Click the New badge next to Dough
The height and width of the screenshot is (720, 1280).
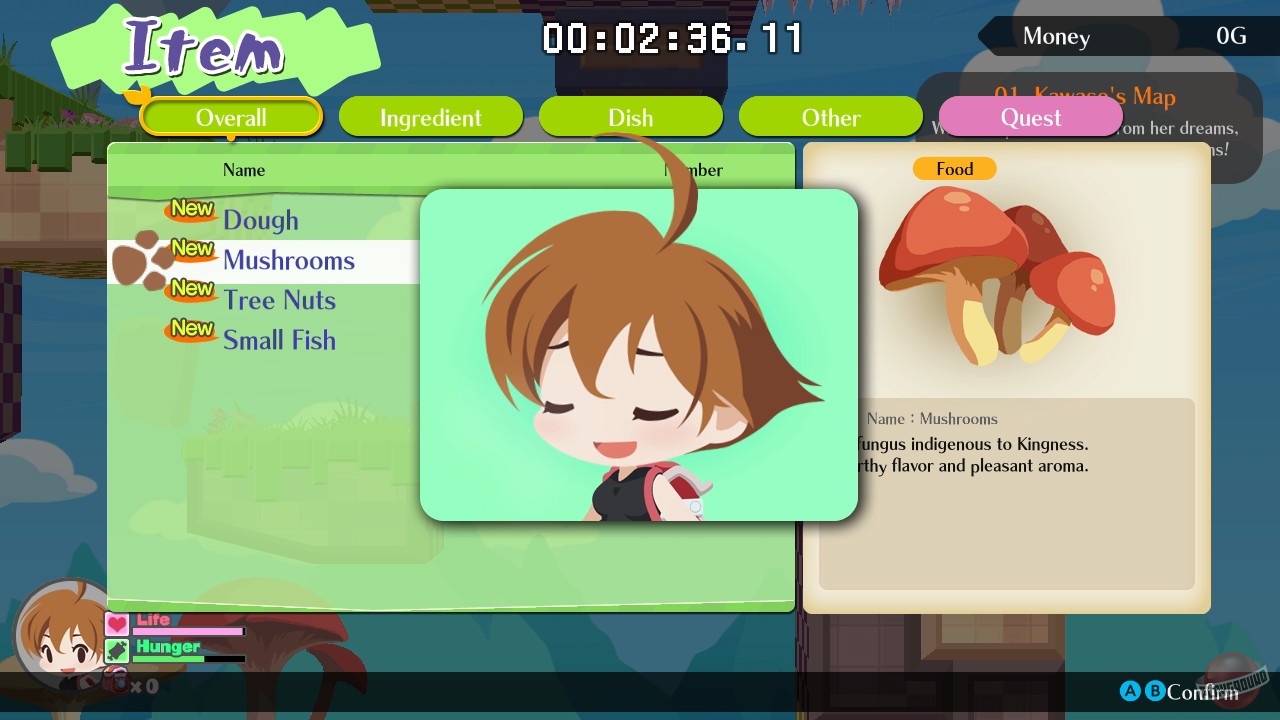point(190,211)
